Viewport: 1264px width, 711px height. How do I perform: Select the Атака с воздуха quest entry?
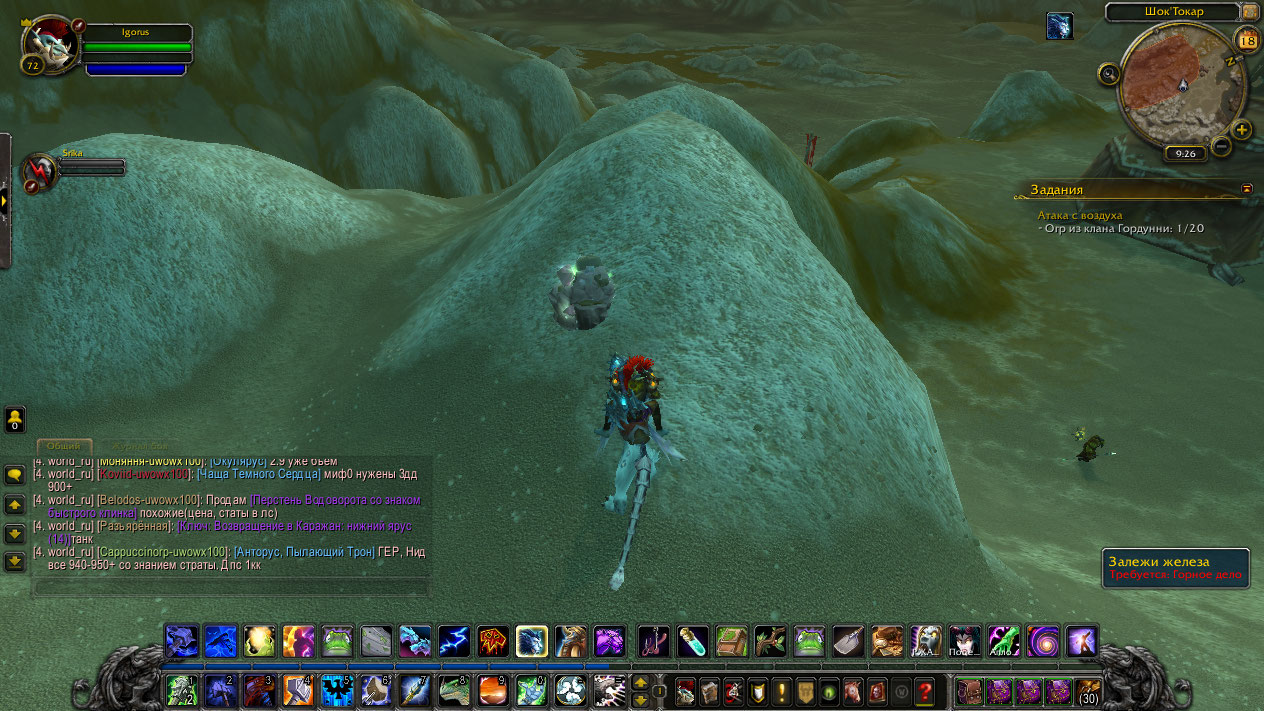tap(1080, 215)
